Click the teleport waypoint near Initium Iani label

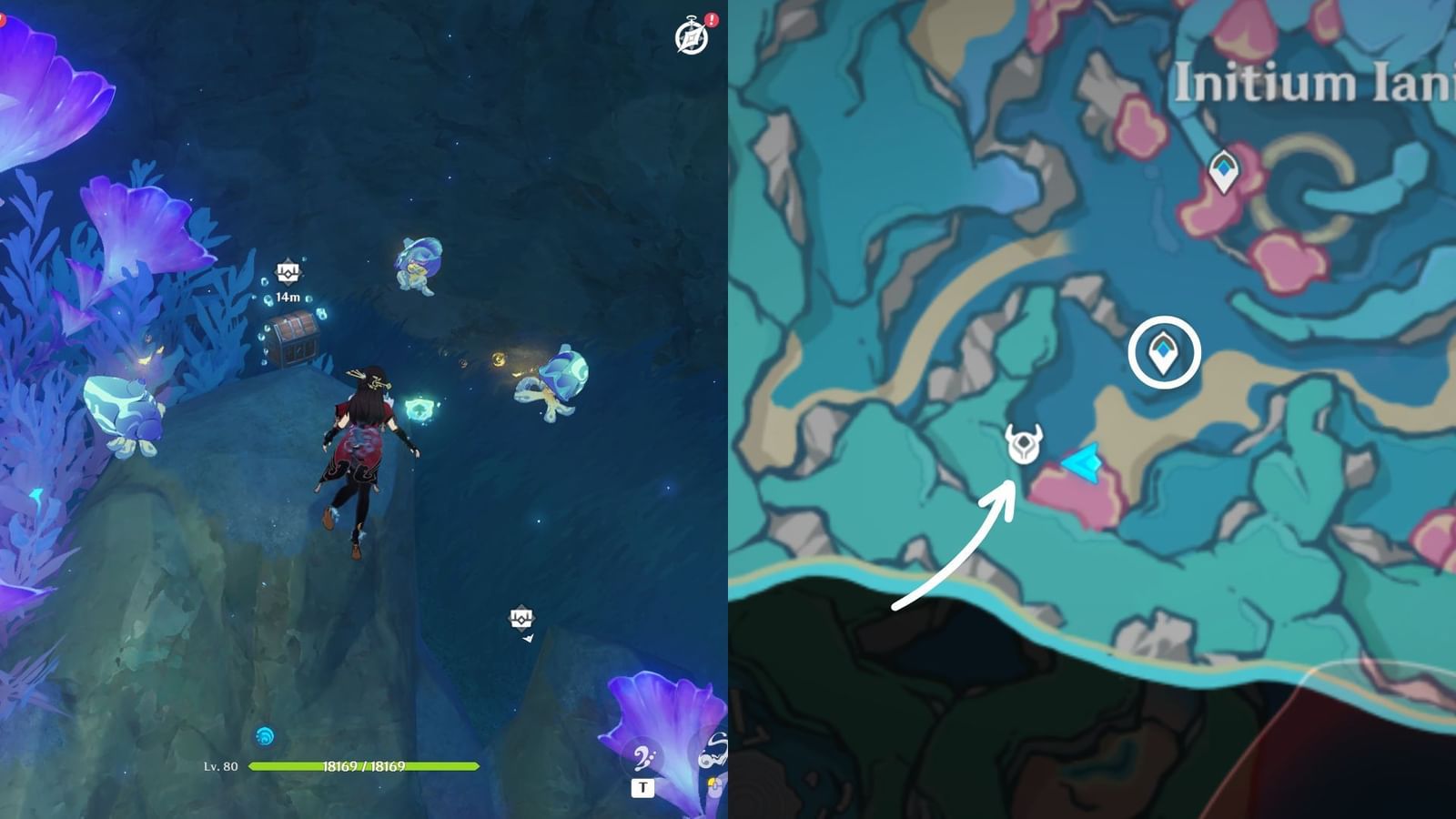coord(1222,170)
